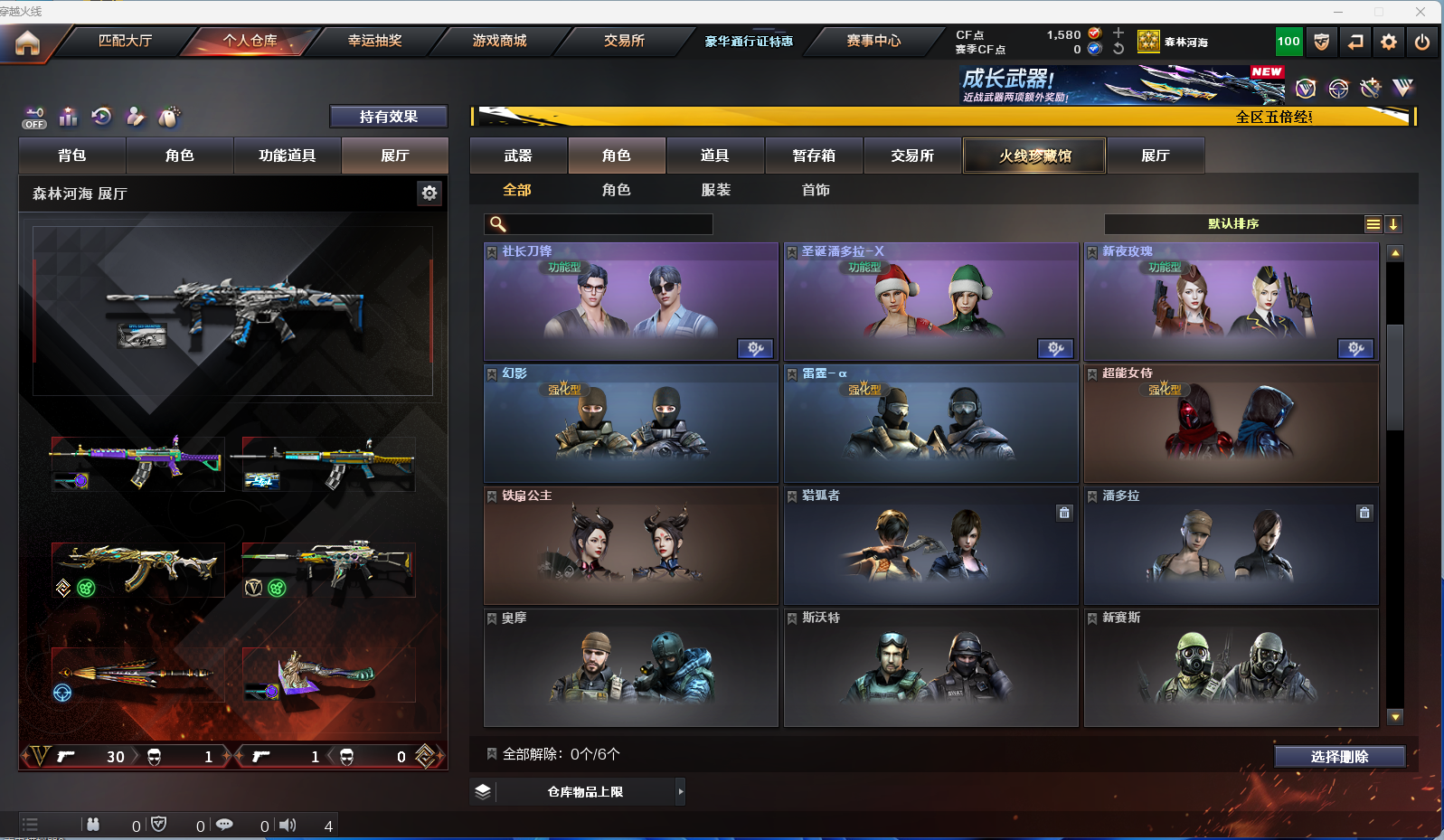Open 幸运抽奖 lucky draw menu

pos(374,41)
